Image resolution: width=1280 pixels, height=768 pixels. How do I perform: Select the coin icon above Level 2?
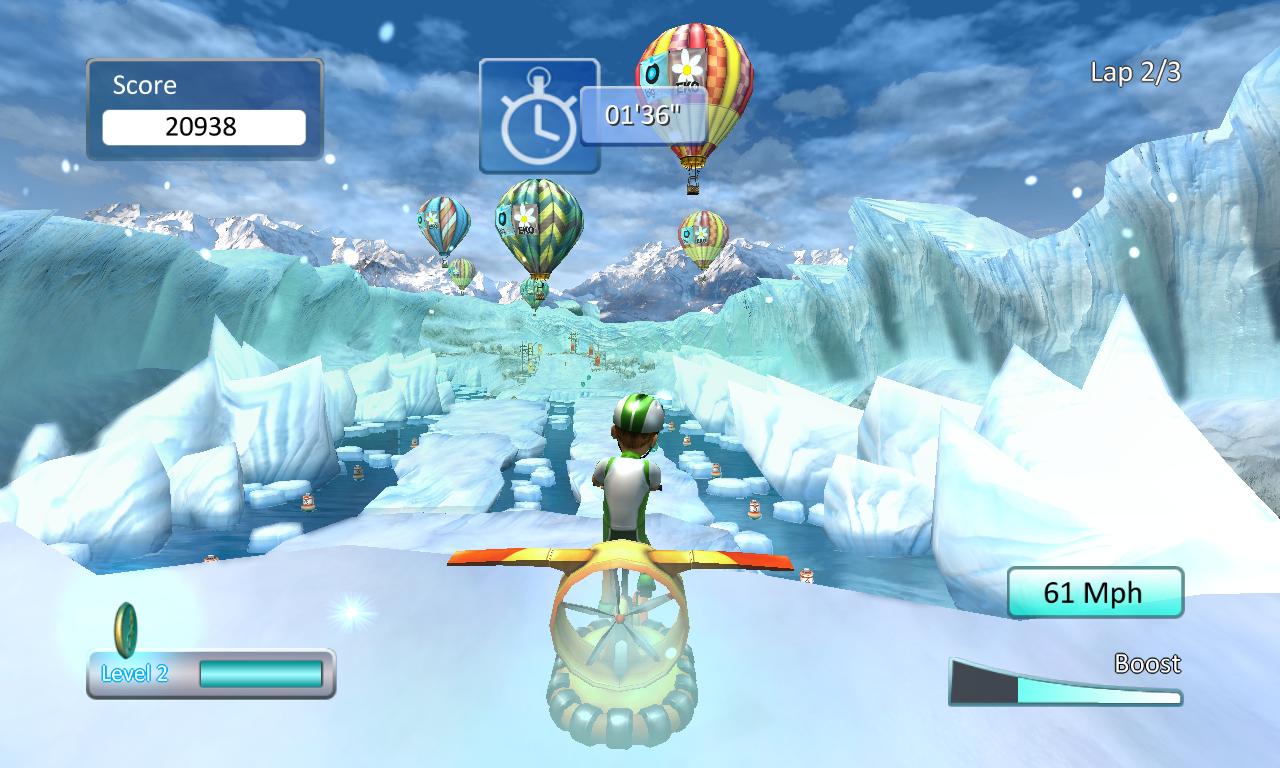126,628
